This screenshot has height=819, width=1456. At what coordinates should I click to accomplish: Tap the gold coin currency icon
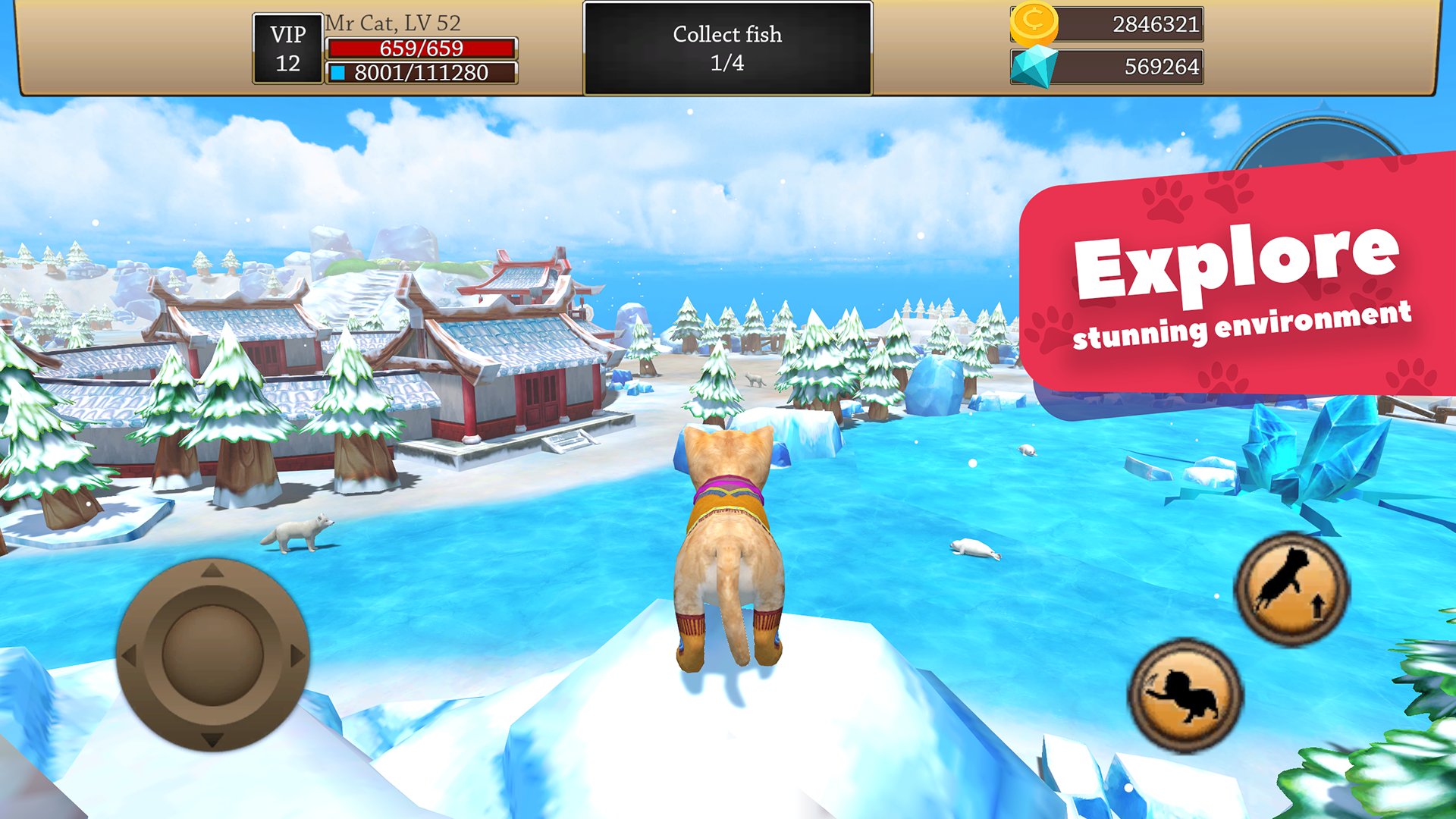coord(1035,24)
